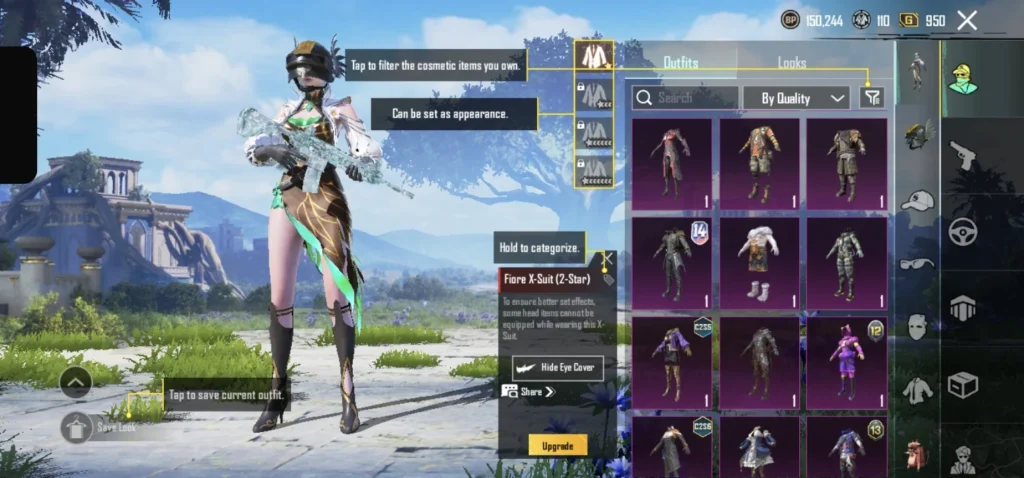Select the white suit appearance slot
Image resolution: width=1024 pixels, height=478 pixels.
click(x=593, y=55)
